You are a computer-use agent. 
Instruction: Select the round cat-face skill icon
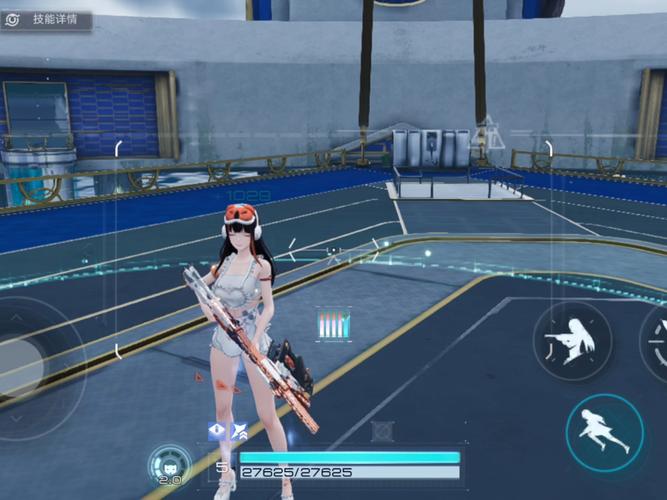(x=168, y=463)
